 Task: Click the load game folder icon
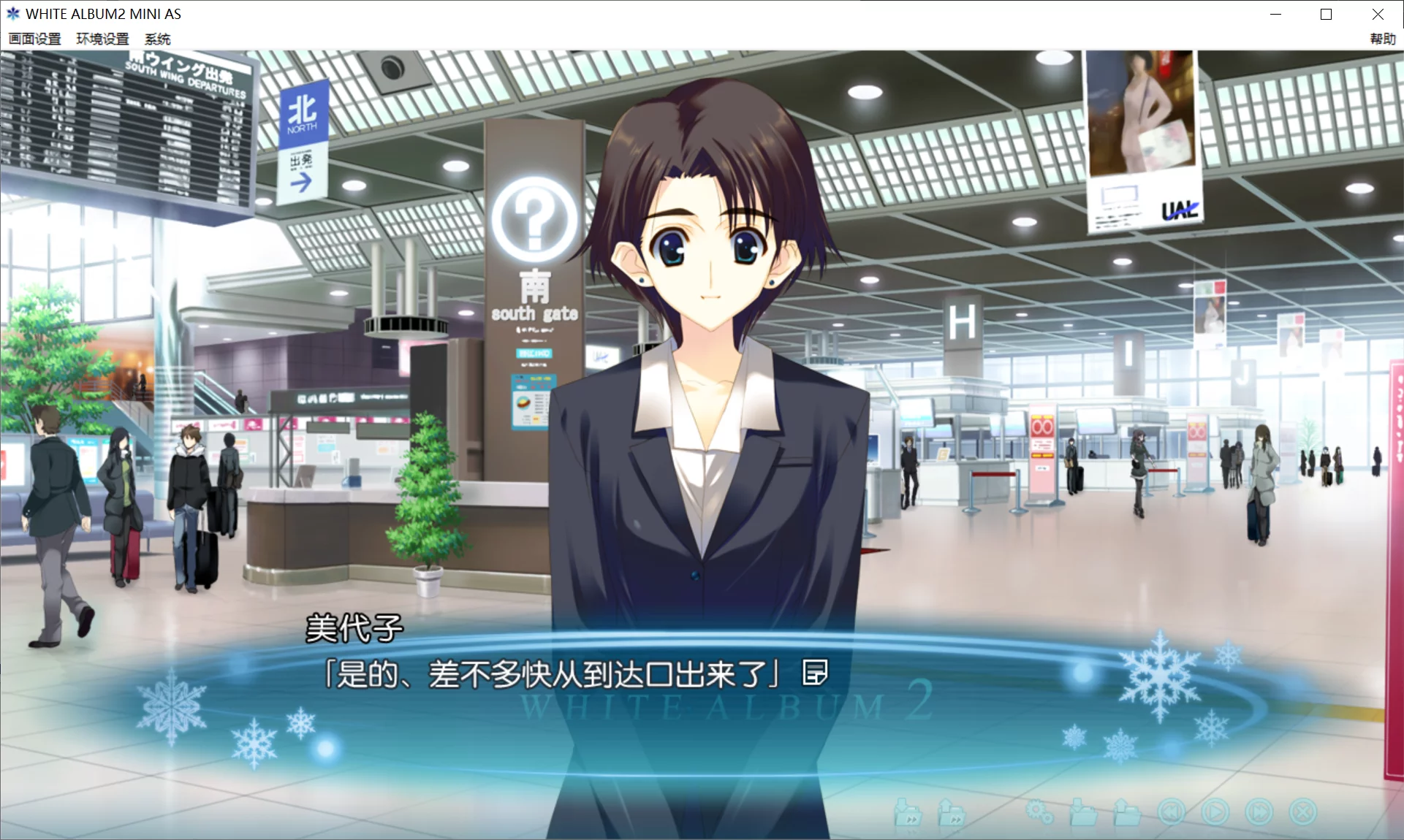click(1084, 812)
